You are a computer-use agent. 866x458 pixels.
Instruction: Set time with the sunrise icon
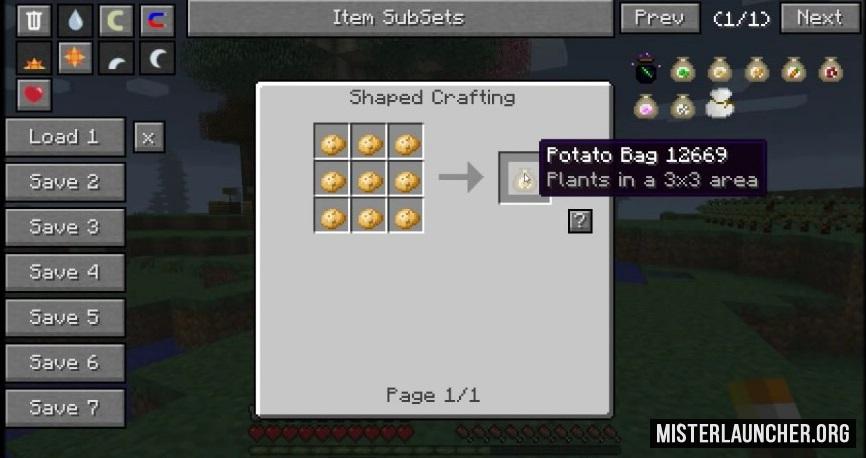coord(34,59)
